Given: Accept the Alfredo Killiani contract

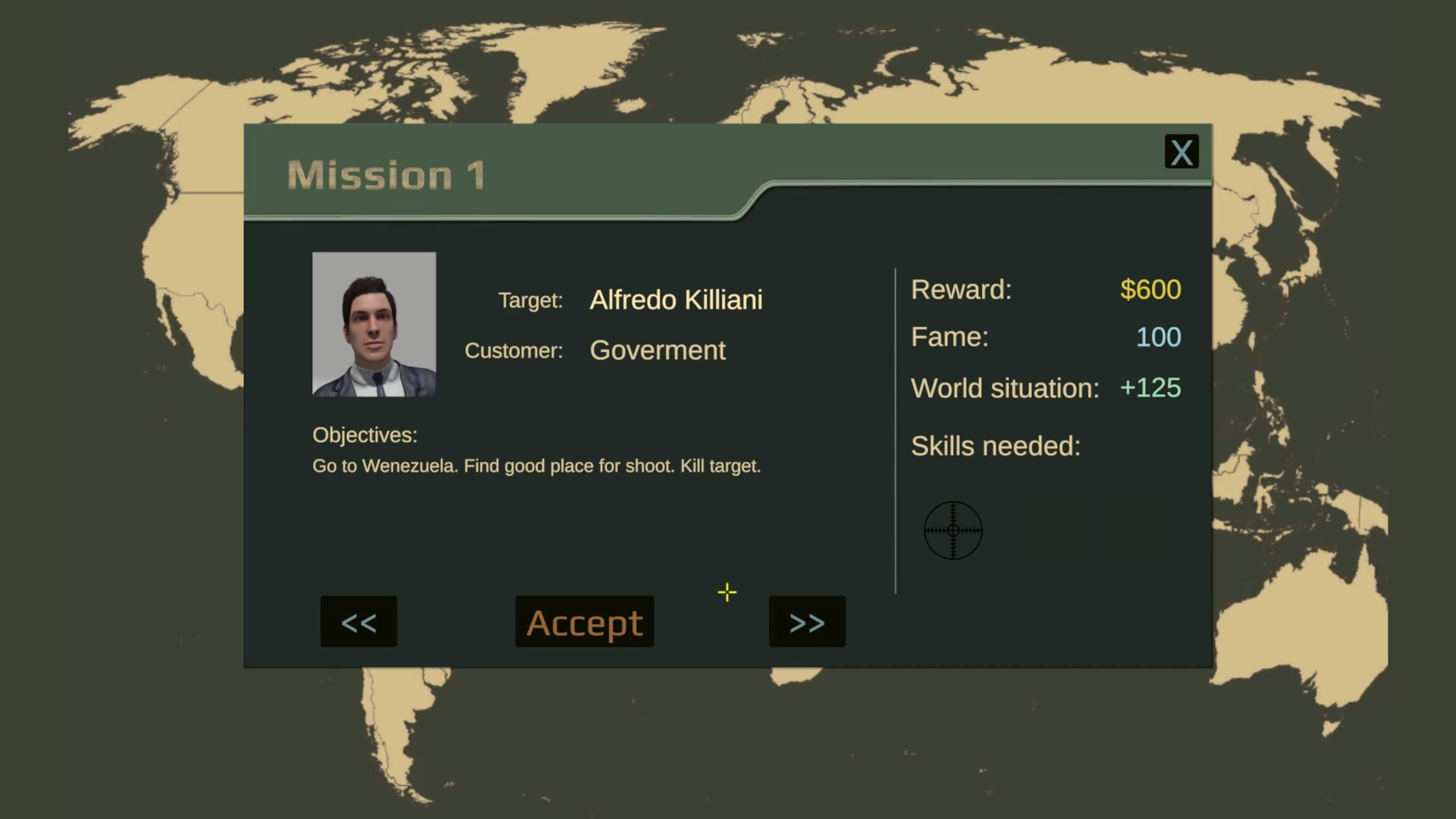Looking at the screenshot, I should click(x=584, y=622).
